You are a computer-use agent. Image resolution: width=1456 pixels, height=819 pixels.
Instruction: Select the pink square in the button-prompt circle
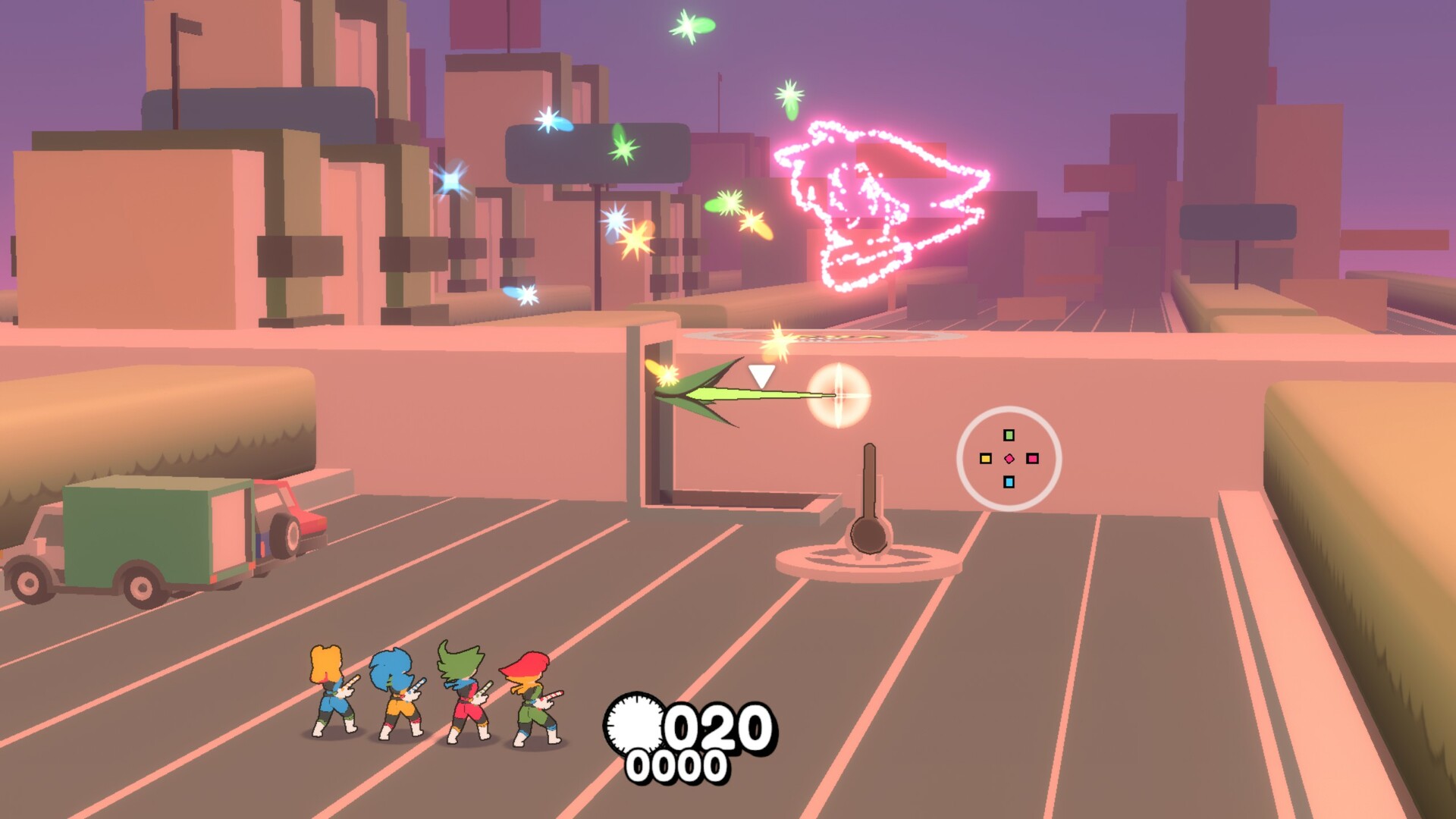click(1033, 459)
